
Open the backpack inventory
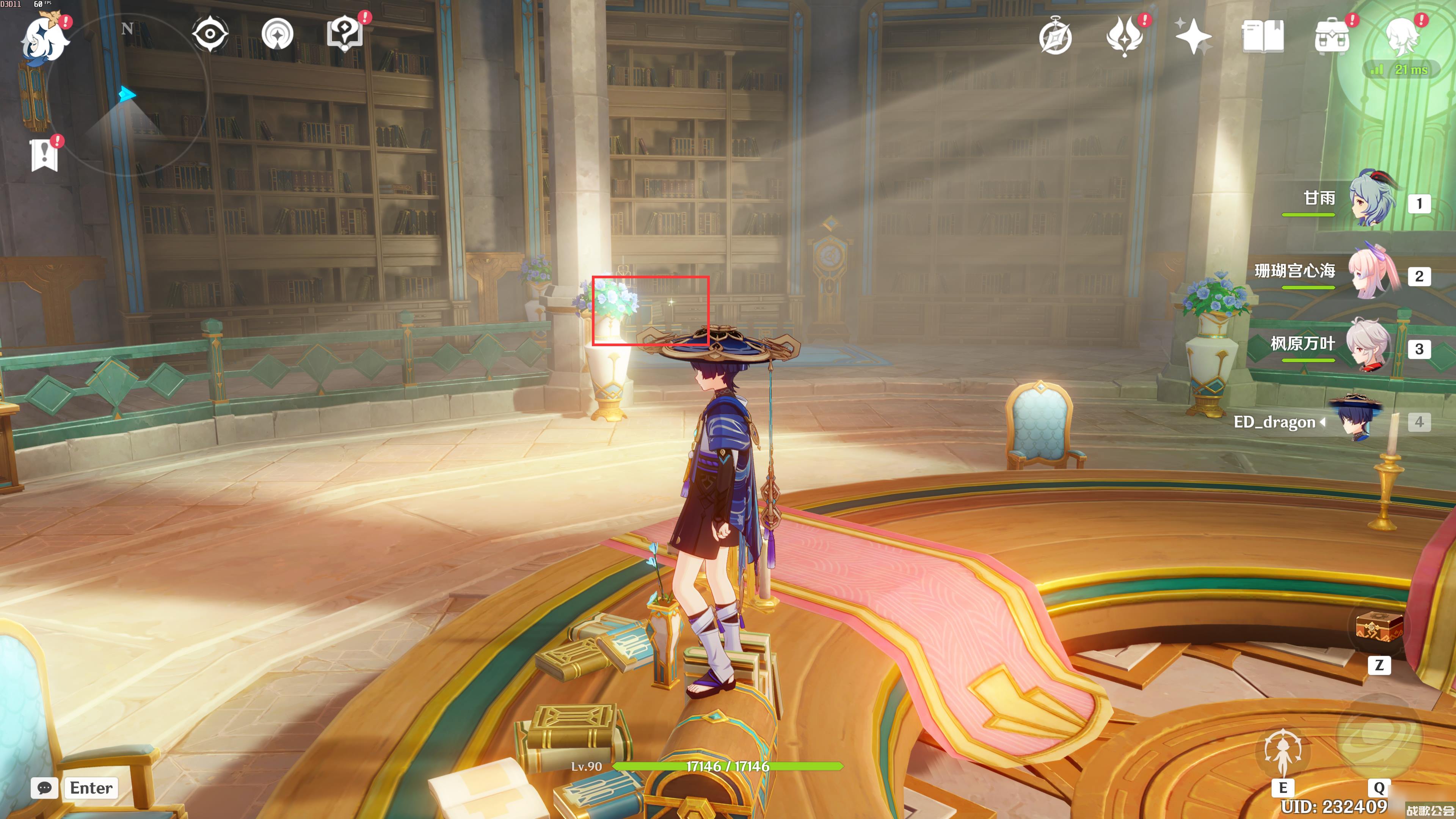(1332, 37)
